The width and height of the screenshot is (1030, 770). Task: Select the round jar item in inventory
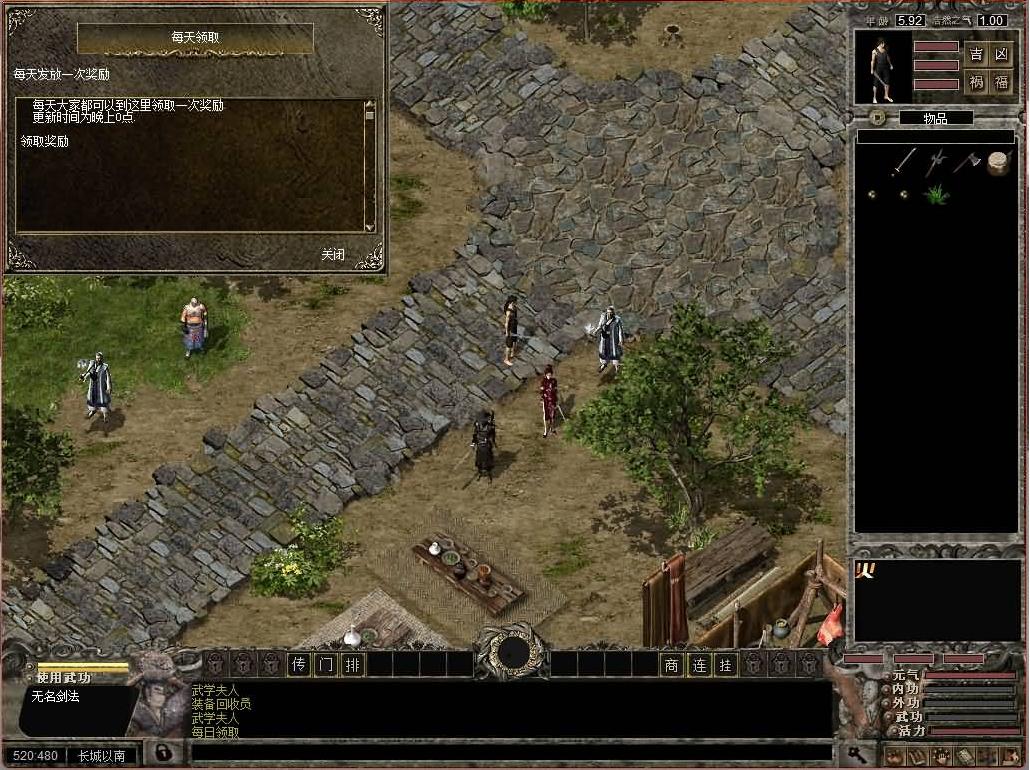(x=998, y=163)
